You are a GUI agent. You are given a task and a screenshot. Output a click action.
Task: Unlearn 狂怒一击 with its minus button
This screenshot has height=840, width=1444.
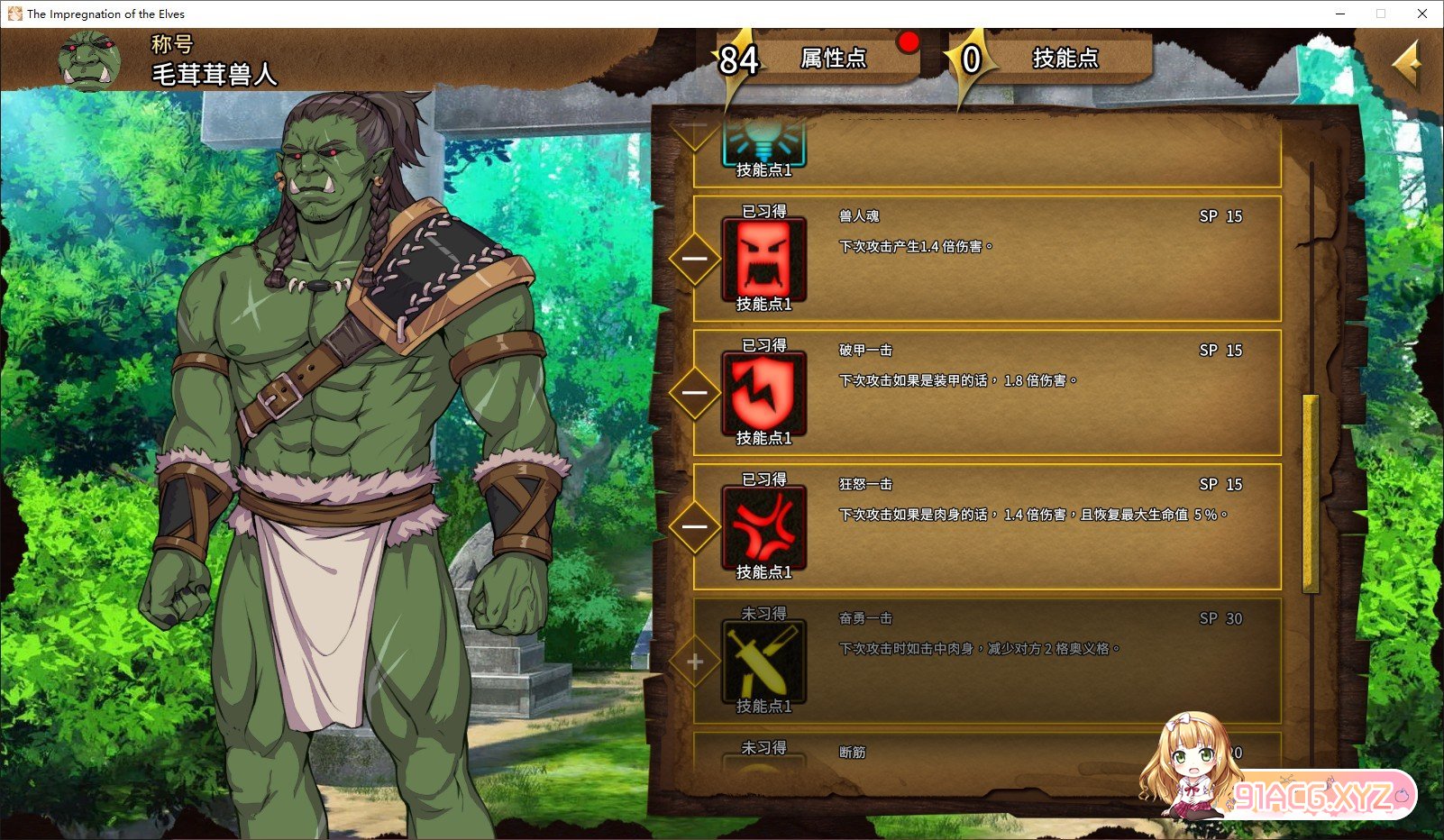pos(695,527)
